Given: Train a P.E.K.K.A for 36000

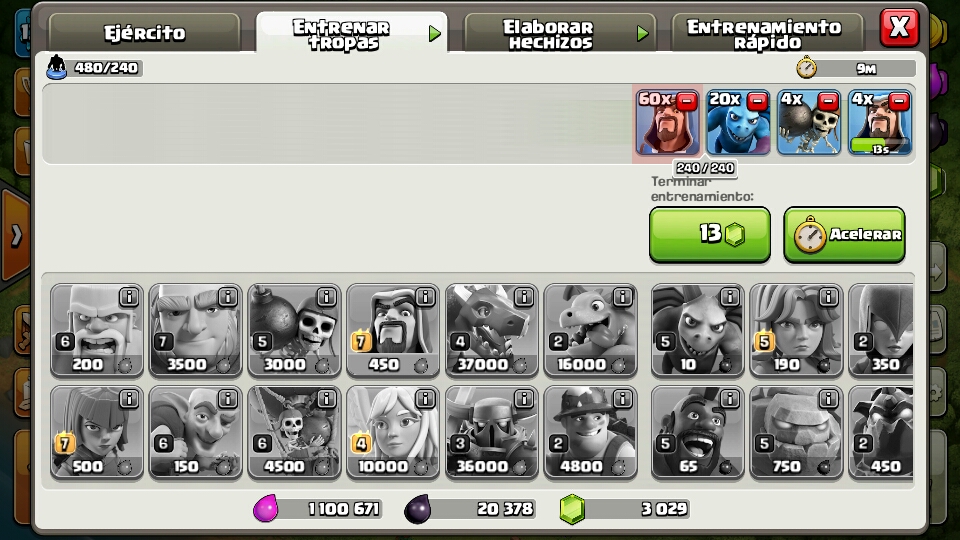Looking at the screenshot, I should click(492, 431).
